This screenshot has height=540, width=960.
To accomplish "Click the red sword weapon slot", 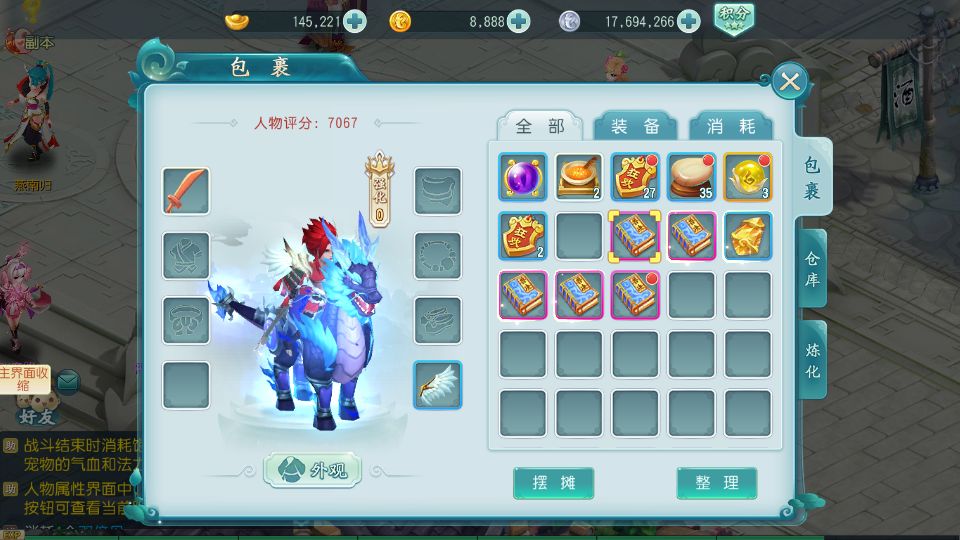I will click(186, 191).
